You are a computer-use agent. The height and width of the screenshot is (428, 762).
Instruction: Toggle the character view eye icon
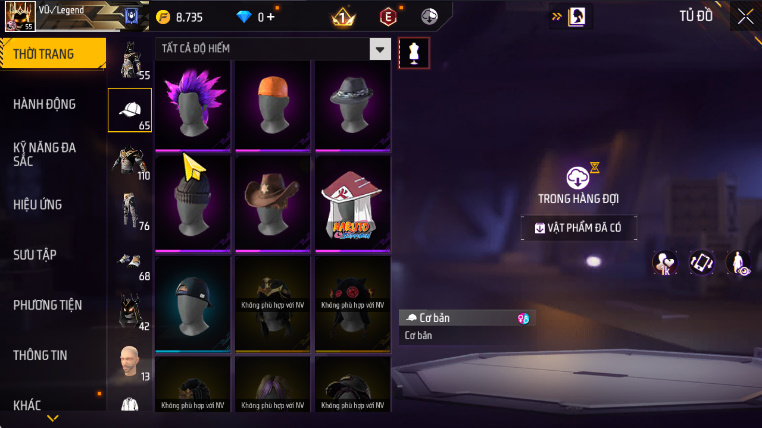[x=739, y=262]
